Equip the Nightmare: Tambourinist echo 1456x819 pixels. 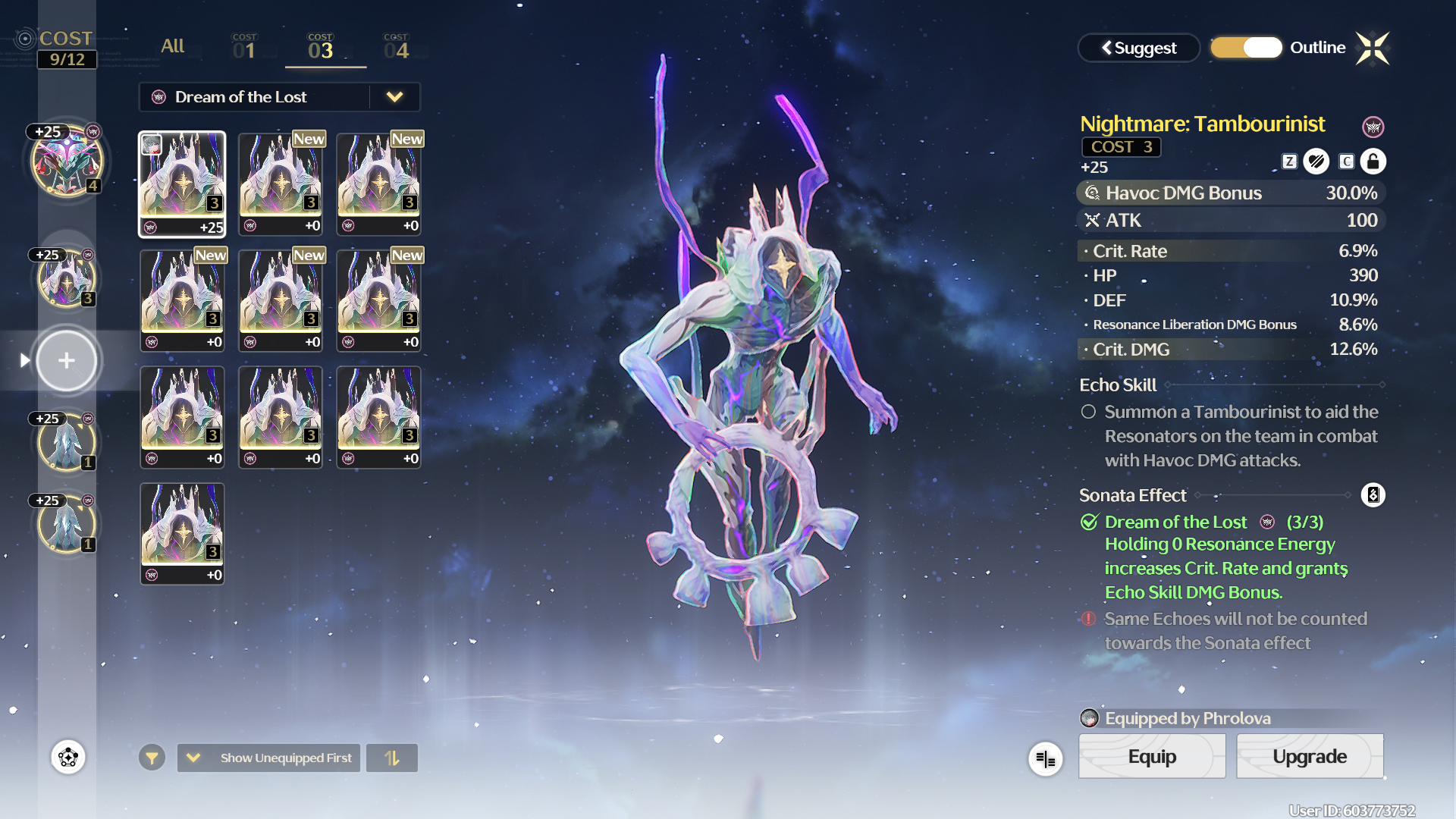click(1151, 756)
